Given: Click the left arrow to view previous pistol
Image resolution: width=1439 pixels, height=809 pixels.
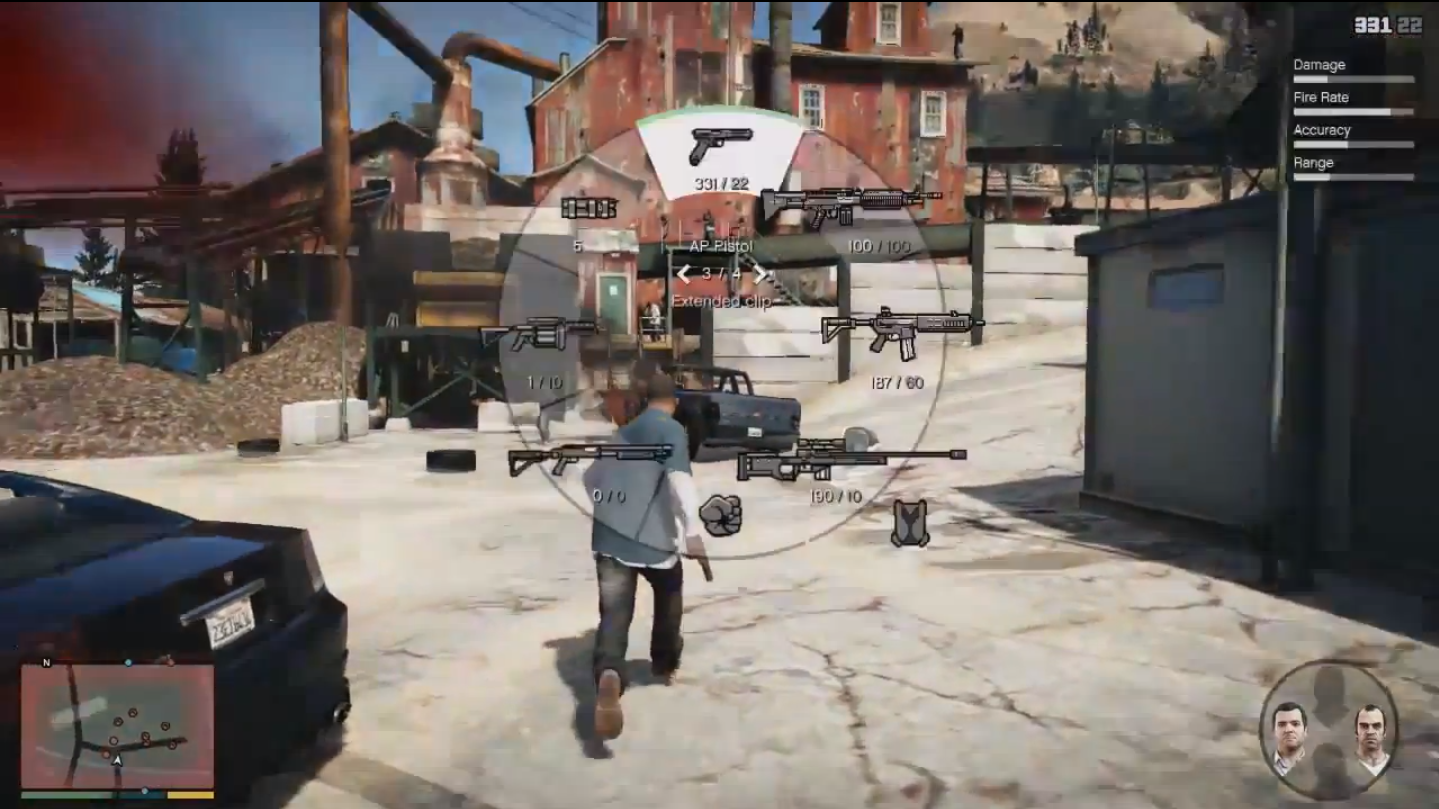Looking at the screenshot, I should (685, 273).
